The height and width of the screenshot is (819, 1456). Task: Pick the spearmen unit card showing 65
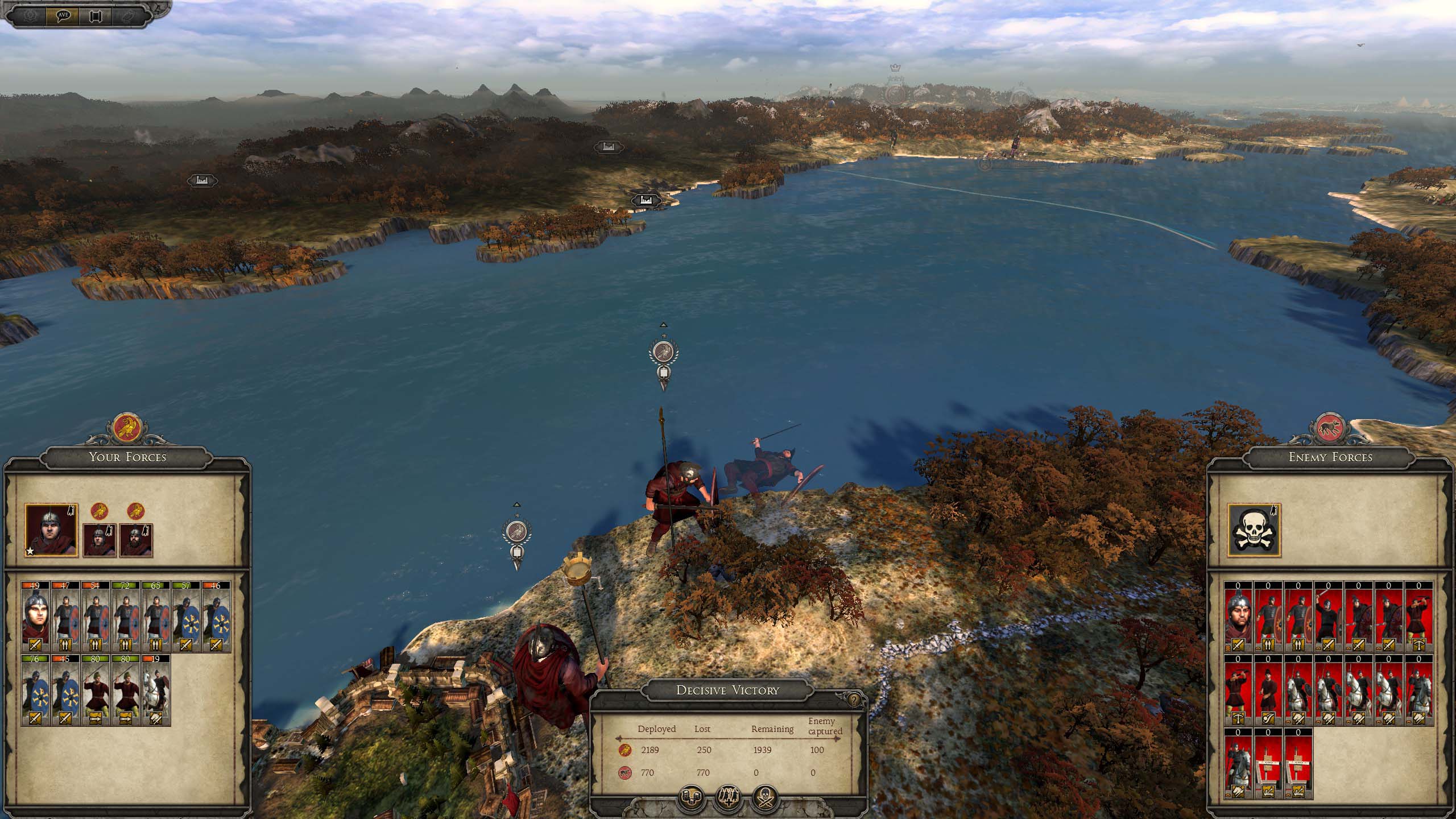click(x=155, y=617)
